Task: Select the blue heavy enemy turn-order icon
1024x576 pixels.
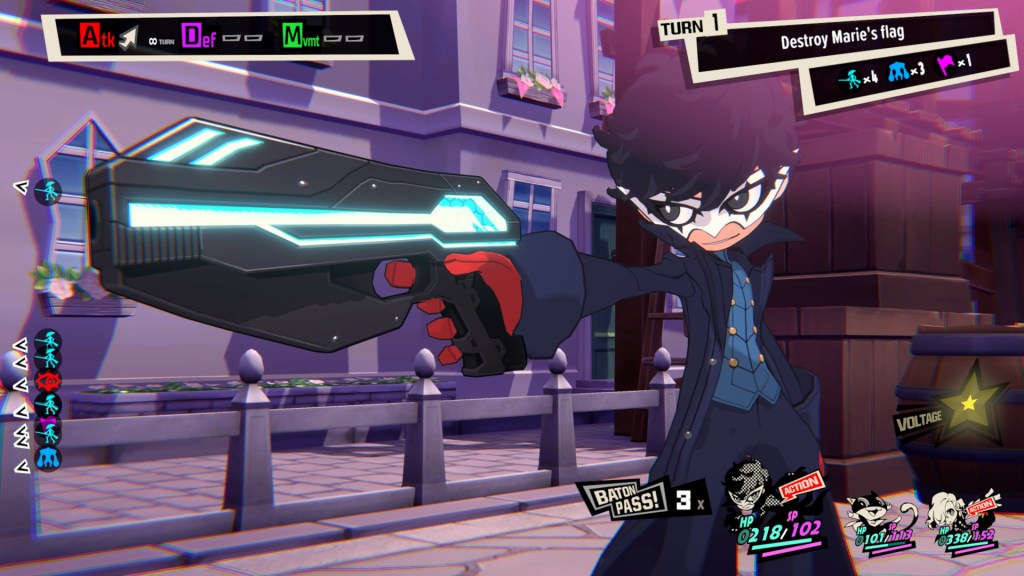Action: [x=48, y=458]
